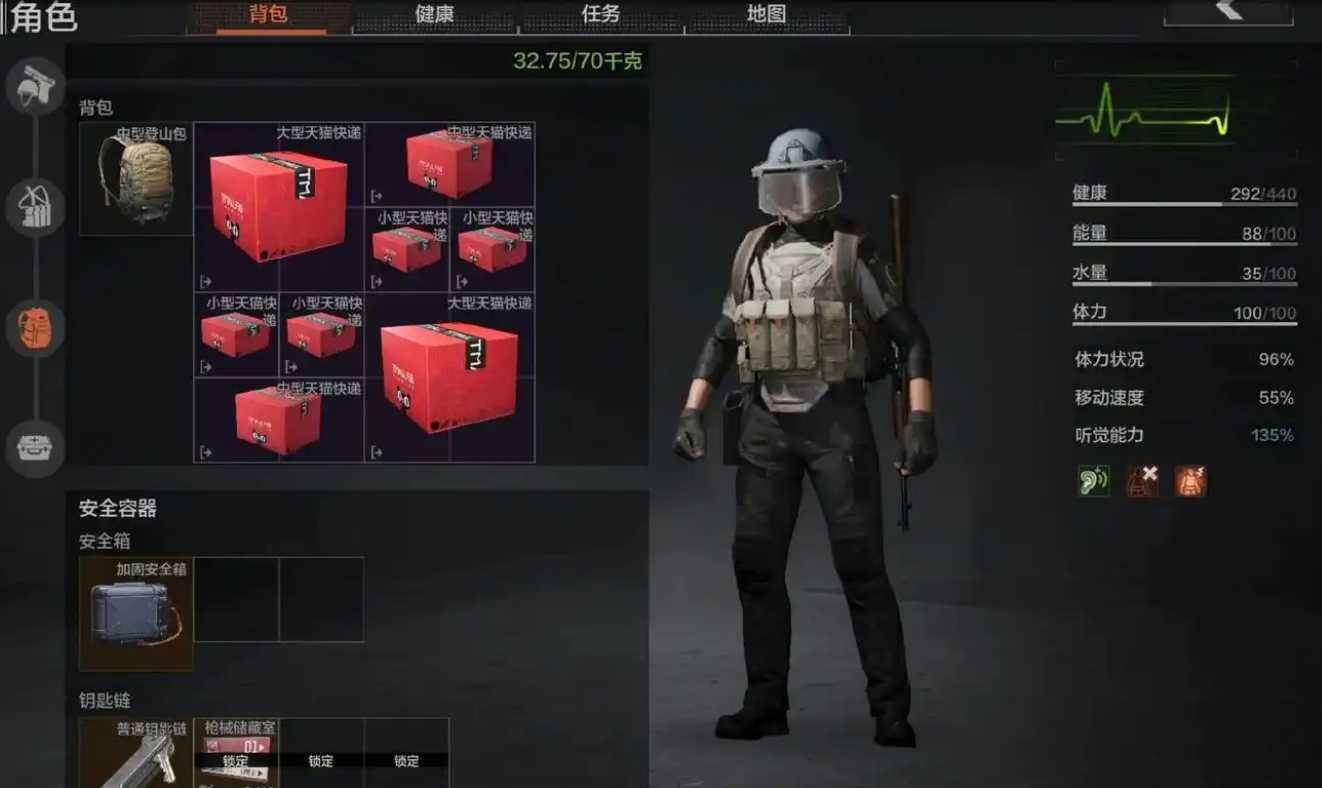Select the 大型天猫快递 red box item

[x=278, y=205]
